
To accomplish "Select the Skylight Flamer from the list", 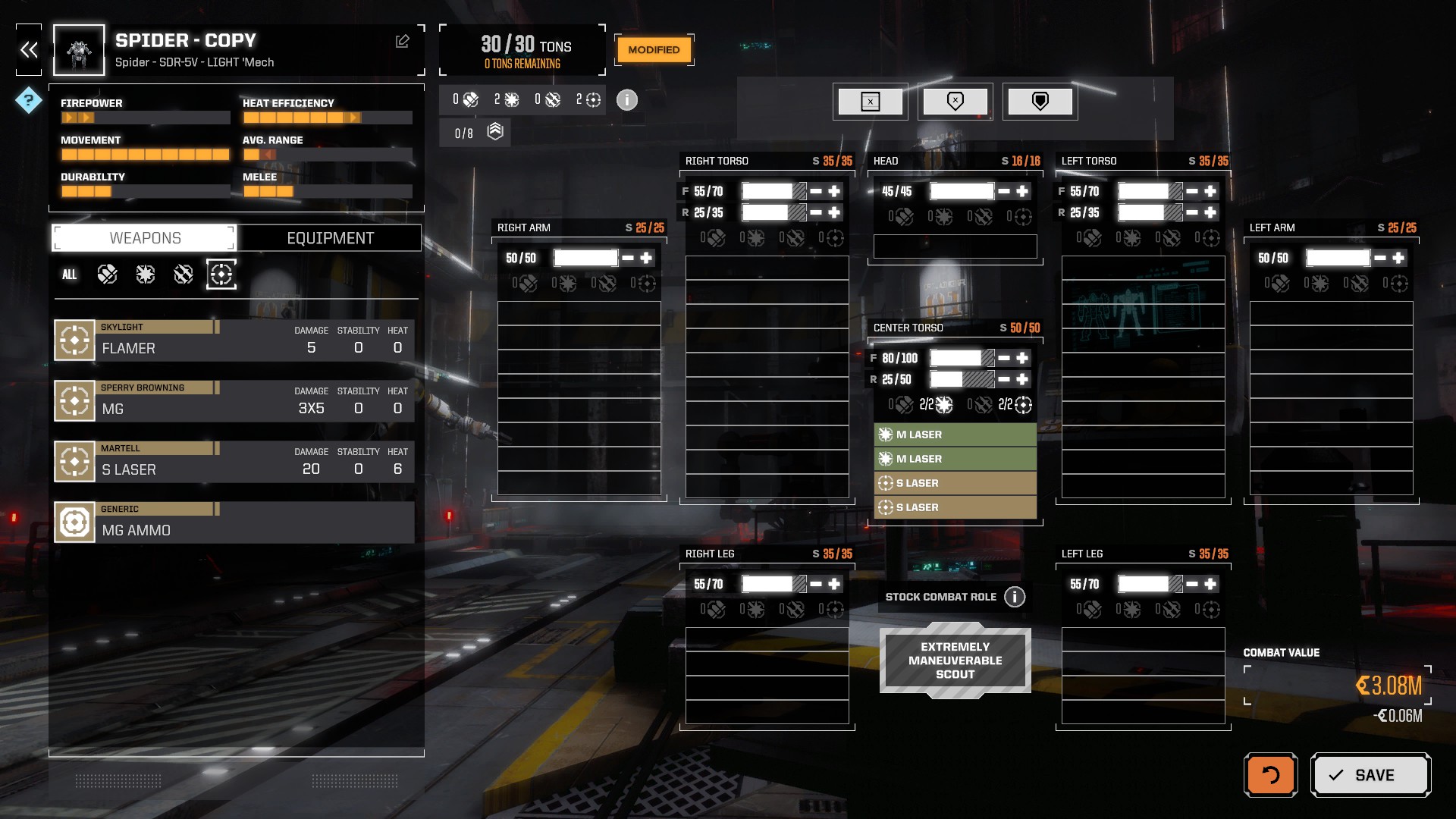I will coord(234,340).
